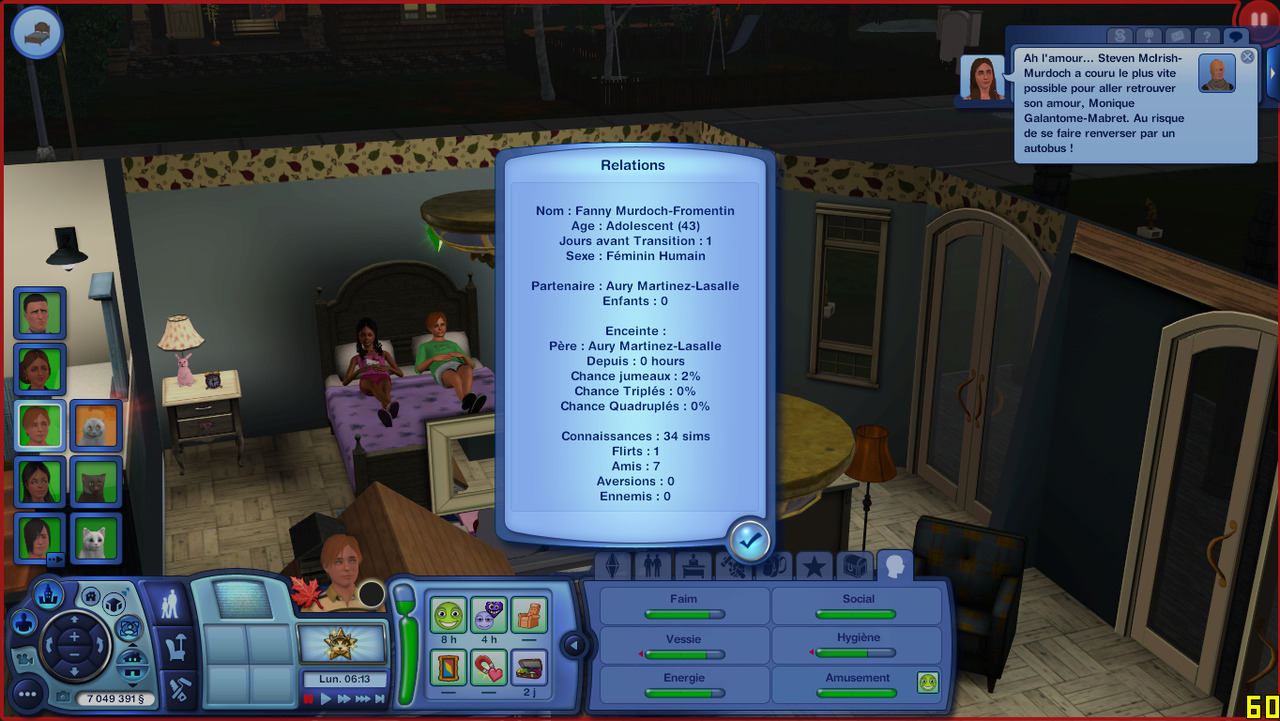This screenshot has height=721, width=1280.
Task: Collapse the moodlet panel with the arrow
Action: 574,646
